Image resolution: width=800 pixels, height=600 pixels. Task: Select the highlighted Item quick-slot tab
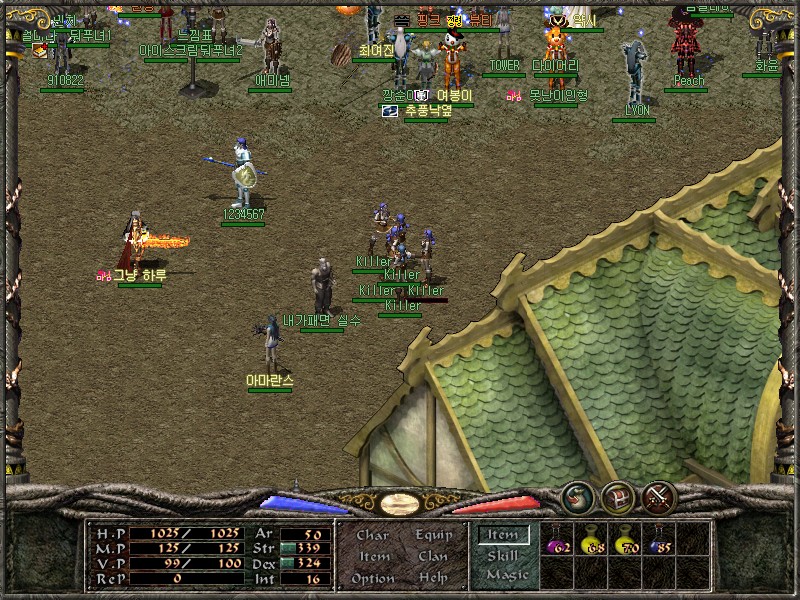(503, 535)
